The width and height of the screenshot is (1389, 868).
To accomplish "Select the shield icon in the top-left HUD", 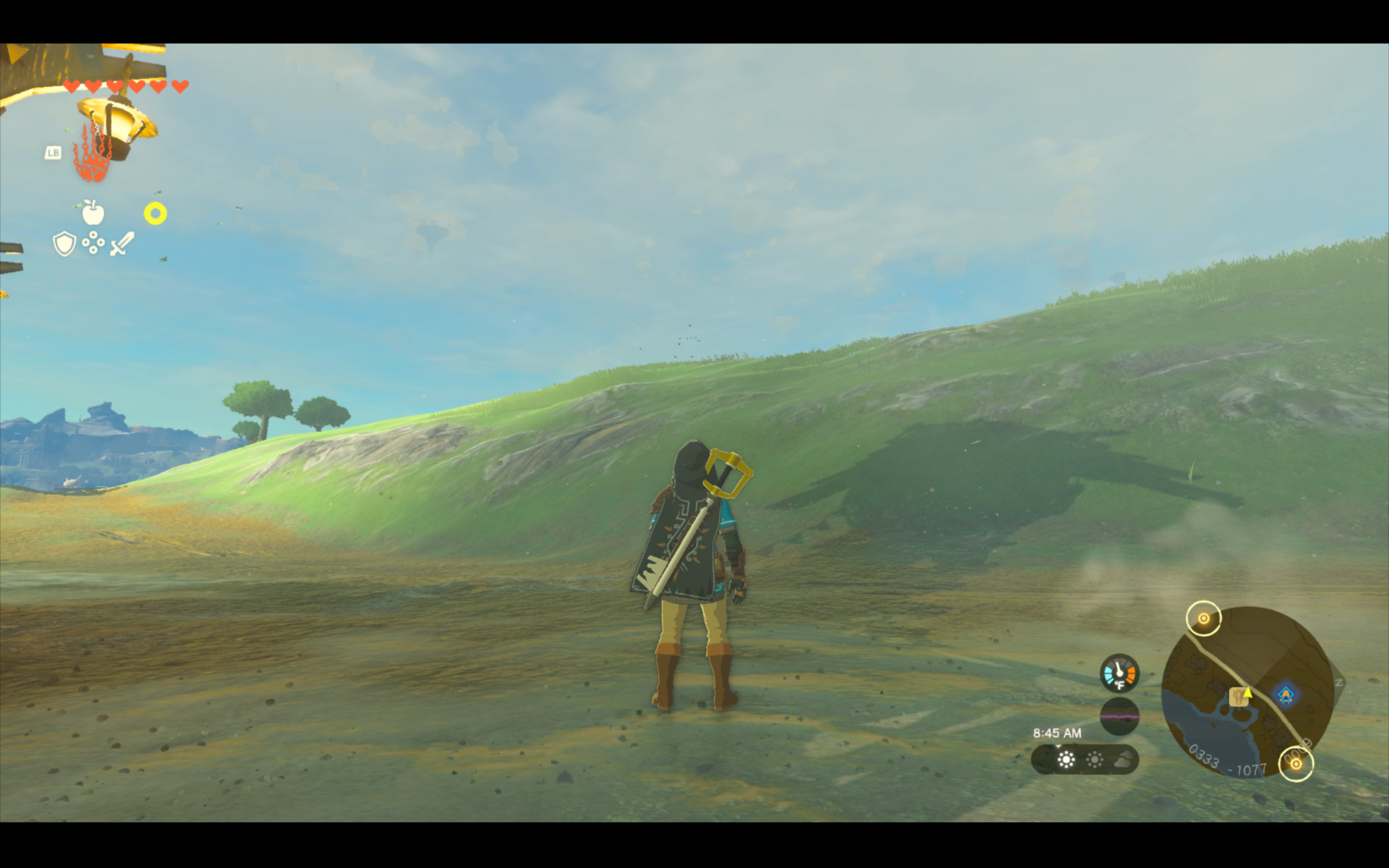I will pyautogui.click(x=64, y=243).
